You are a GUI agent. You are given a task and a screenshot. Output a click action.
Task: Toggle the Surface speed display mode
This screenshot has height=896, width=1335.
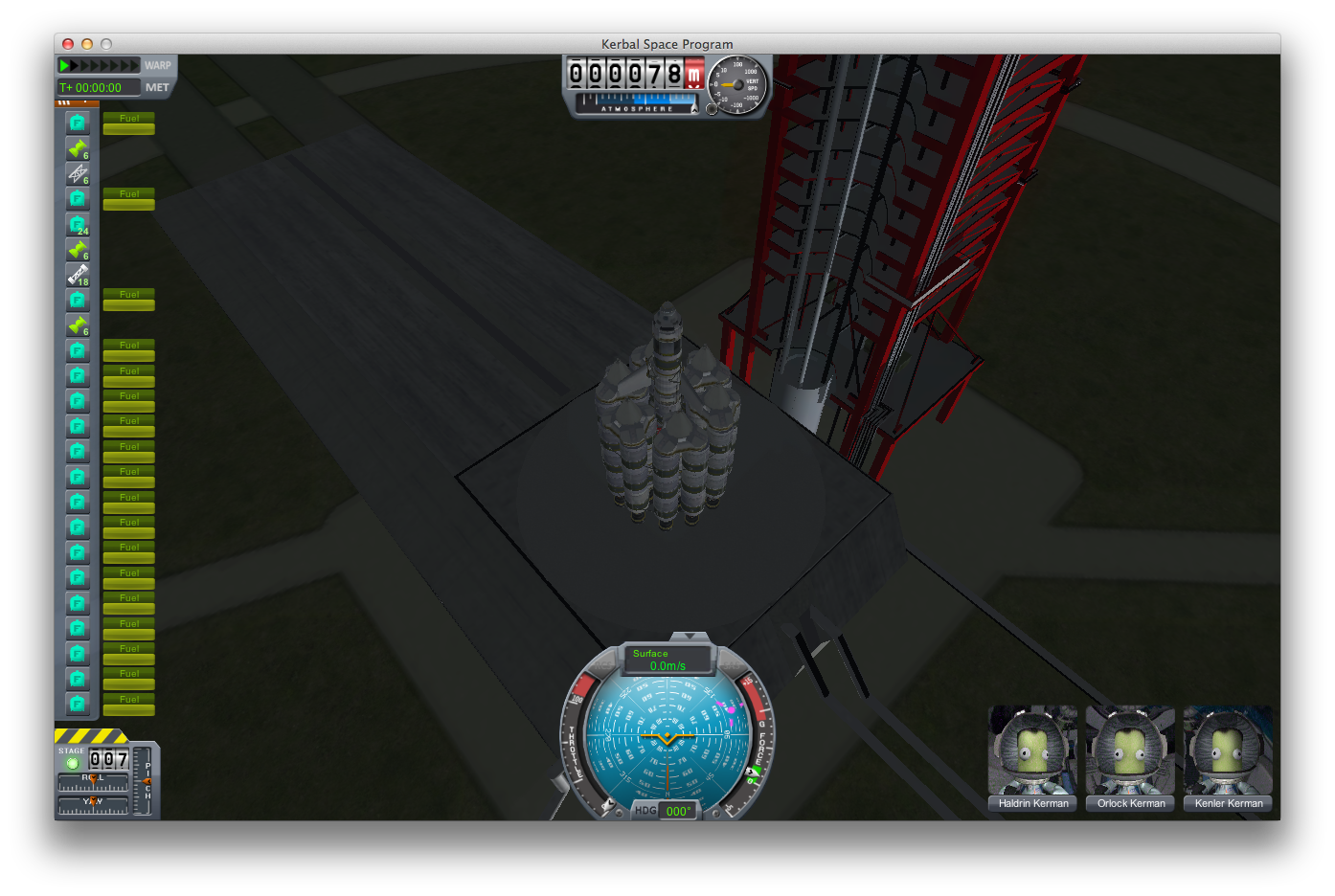667,660
